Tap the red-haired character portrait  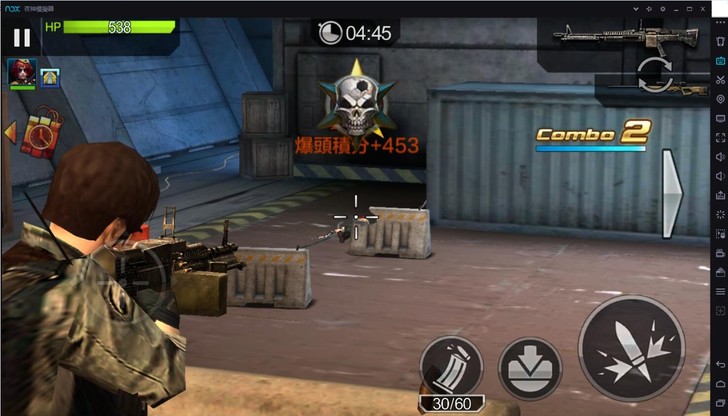[20, 73]
